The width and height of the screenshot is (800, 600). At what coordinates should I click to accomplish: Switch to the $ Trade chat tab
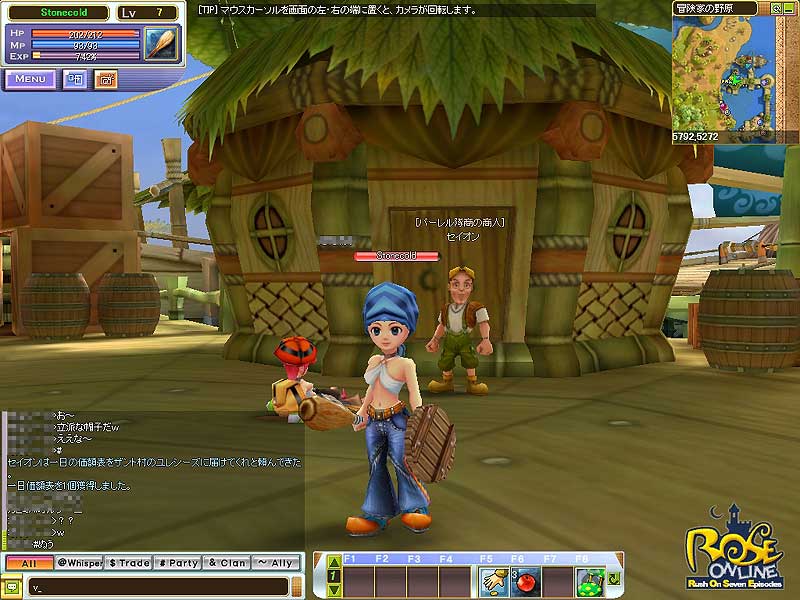128,563
